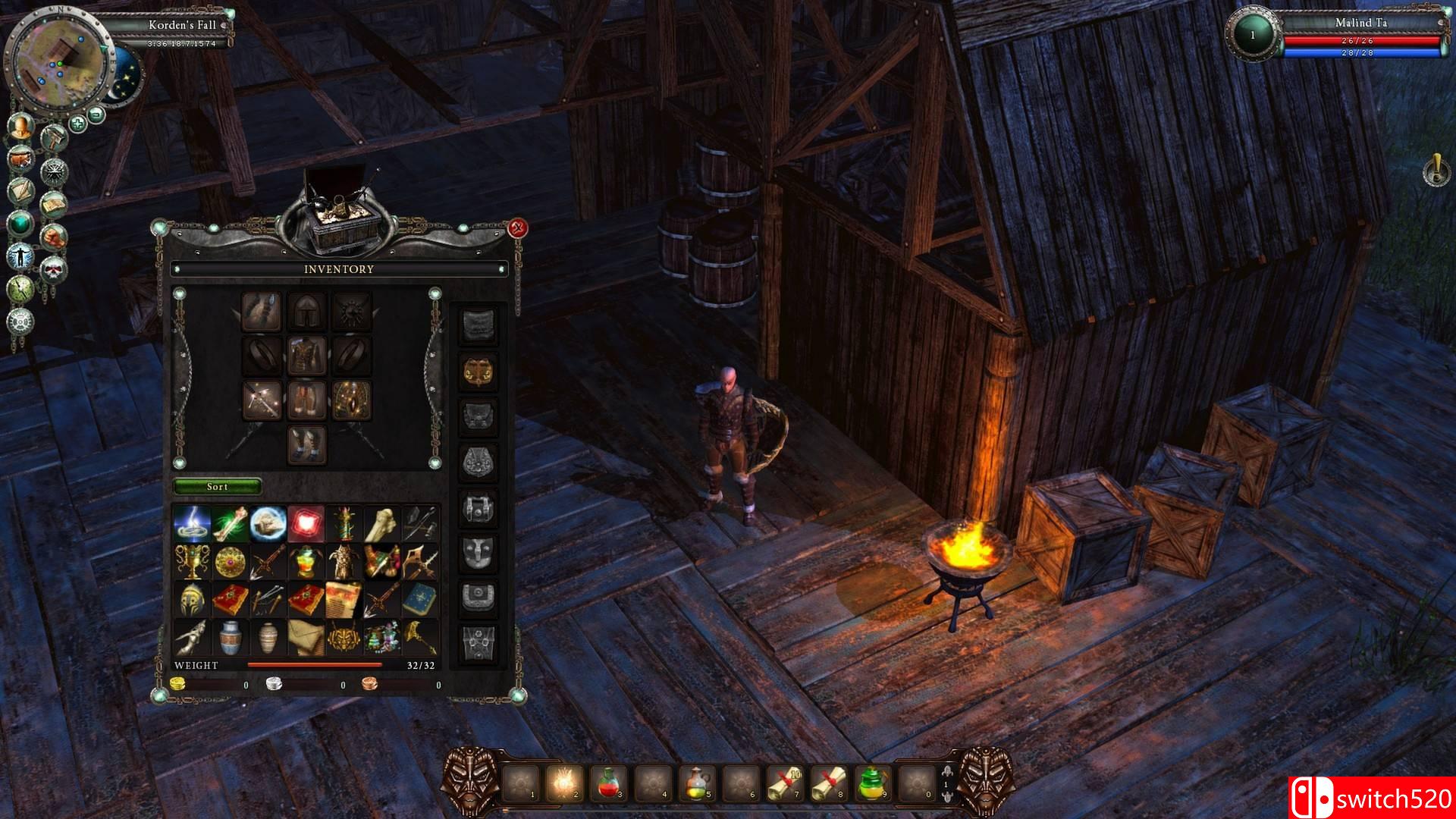1456x819 pixels.
Task: Zoom out the minimap
Action: point(97,115)
